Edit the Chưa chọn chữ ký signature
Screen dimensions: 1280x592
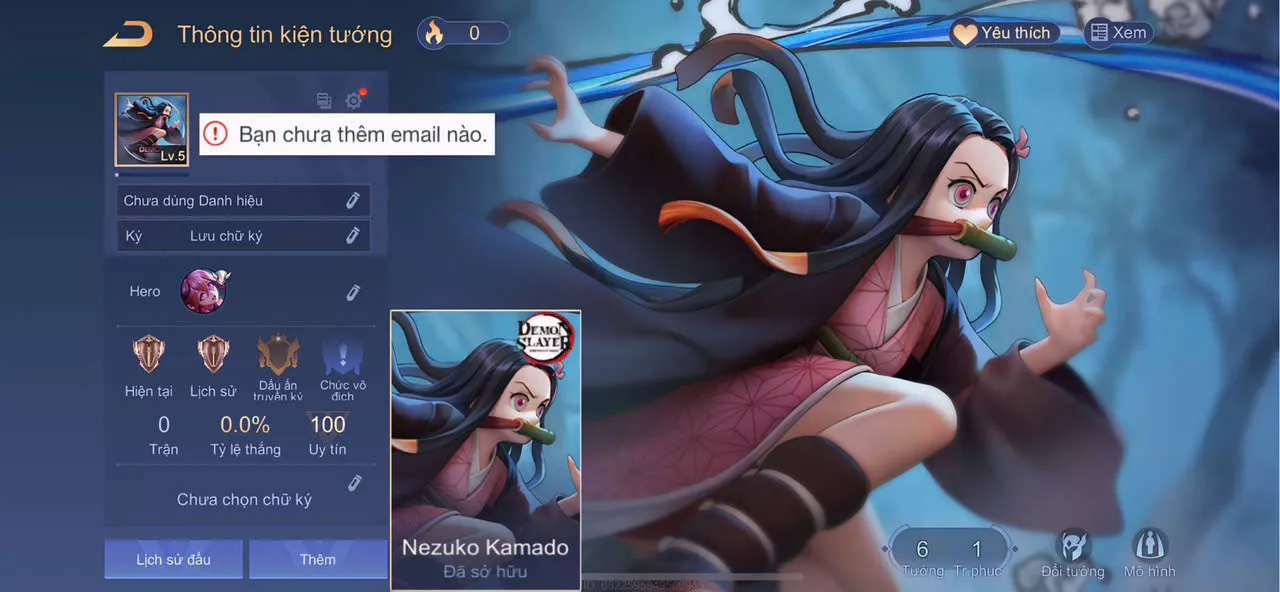click(x=354, y=484)
